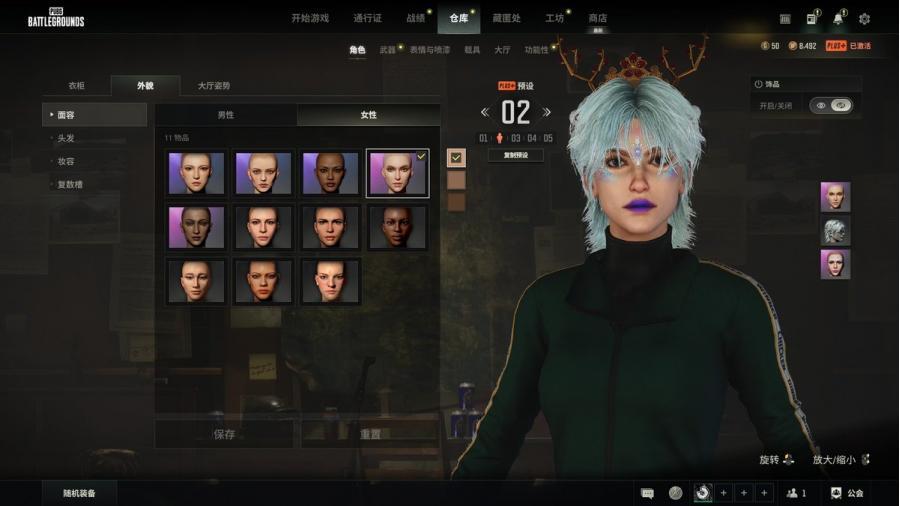Go to the next preset arrow
Viewport: 900px width, 506px height.
(547, 112)
